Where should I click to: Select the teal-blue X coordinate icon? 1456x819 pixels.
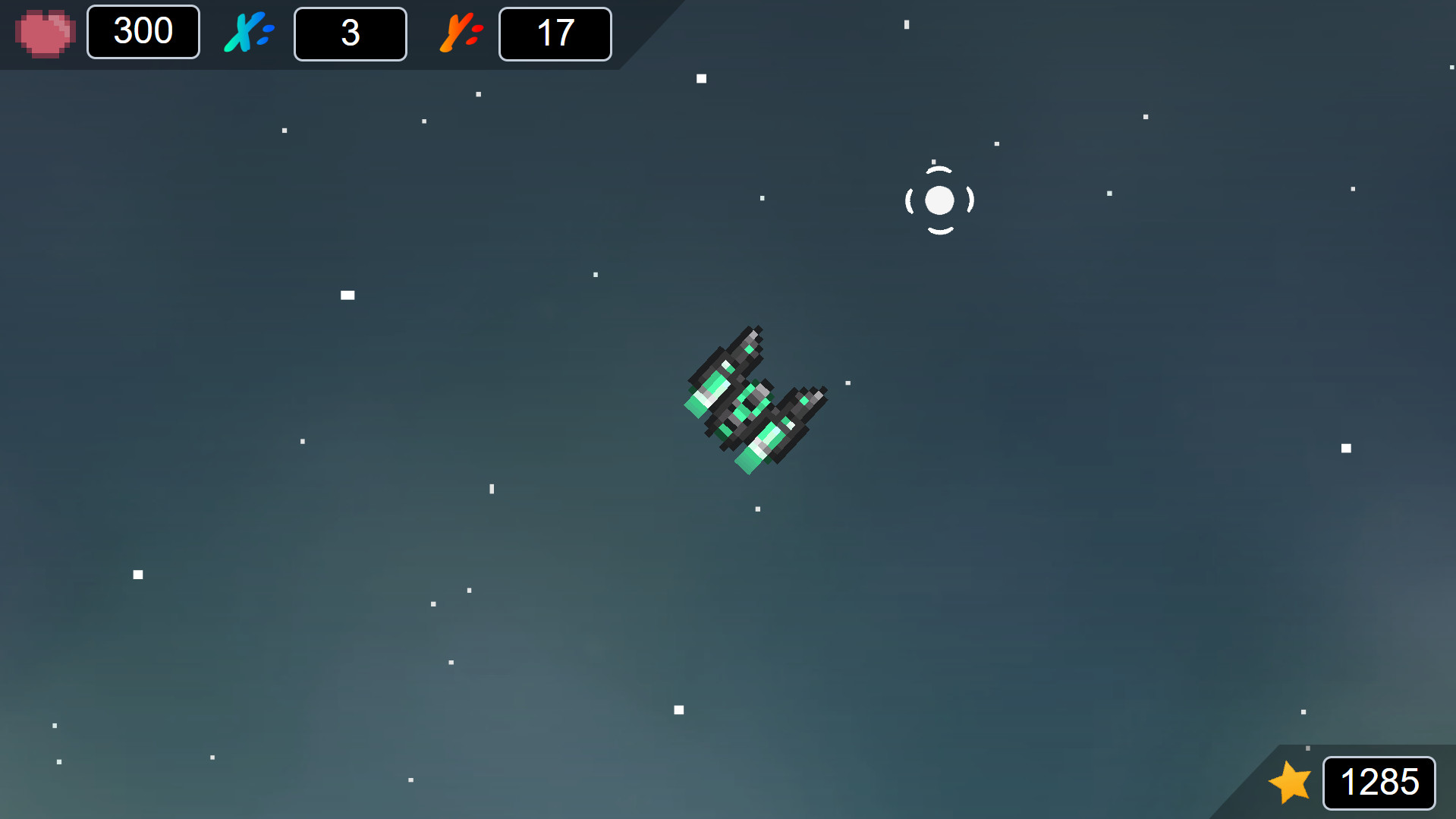pos(245,32)
